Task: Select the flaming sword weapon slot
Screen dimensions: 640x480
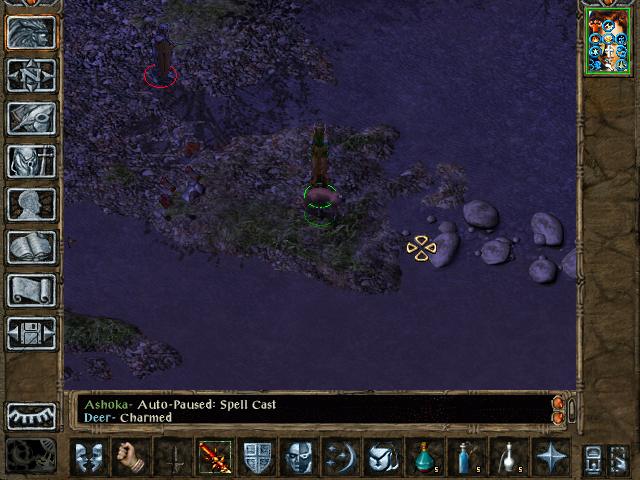Action: (x=214, y=457)
